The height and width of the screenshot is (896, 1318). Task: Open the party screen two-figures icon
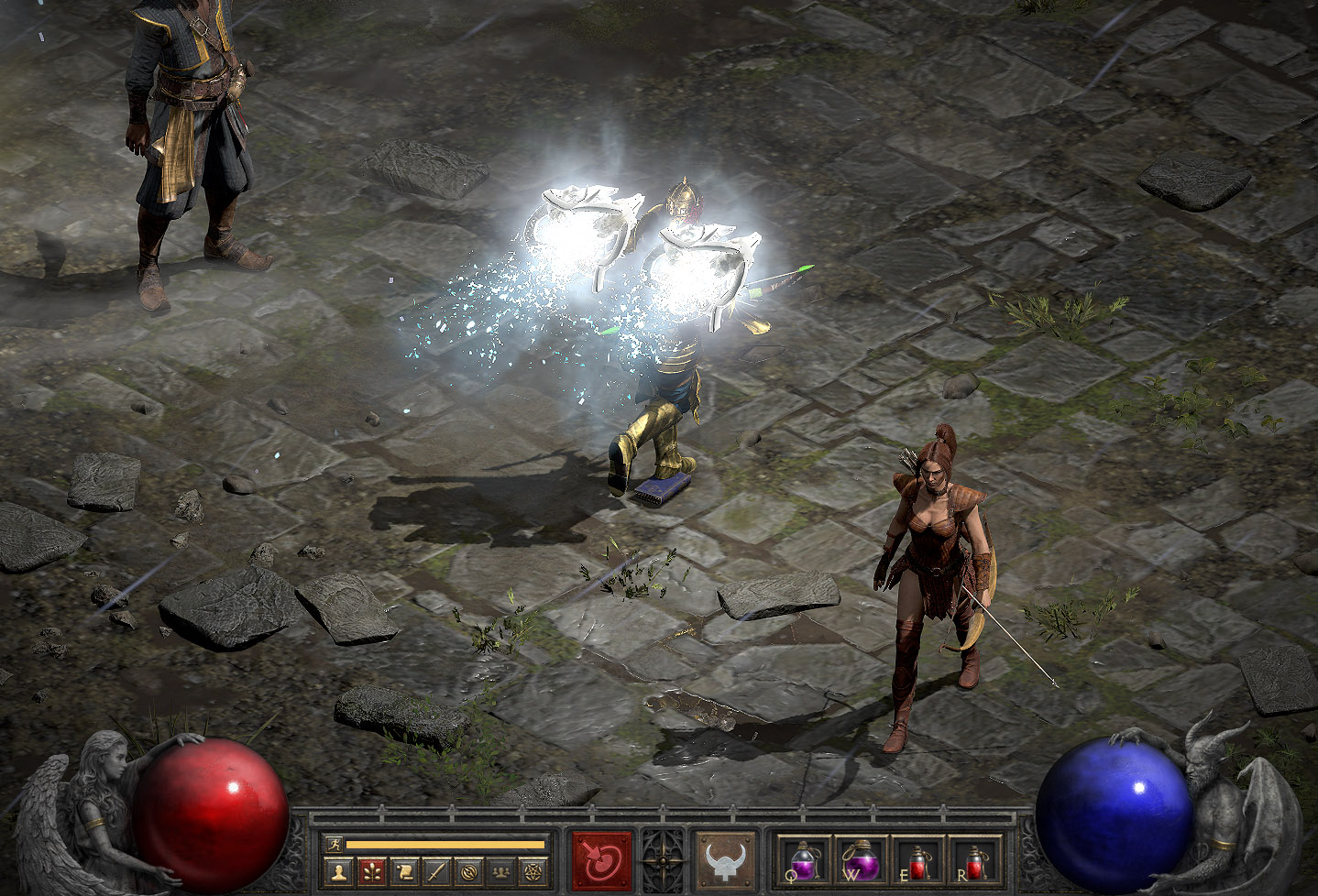(501, 870)
